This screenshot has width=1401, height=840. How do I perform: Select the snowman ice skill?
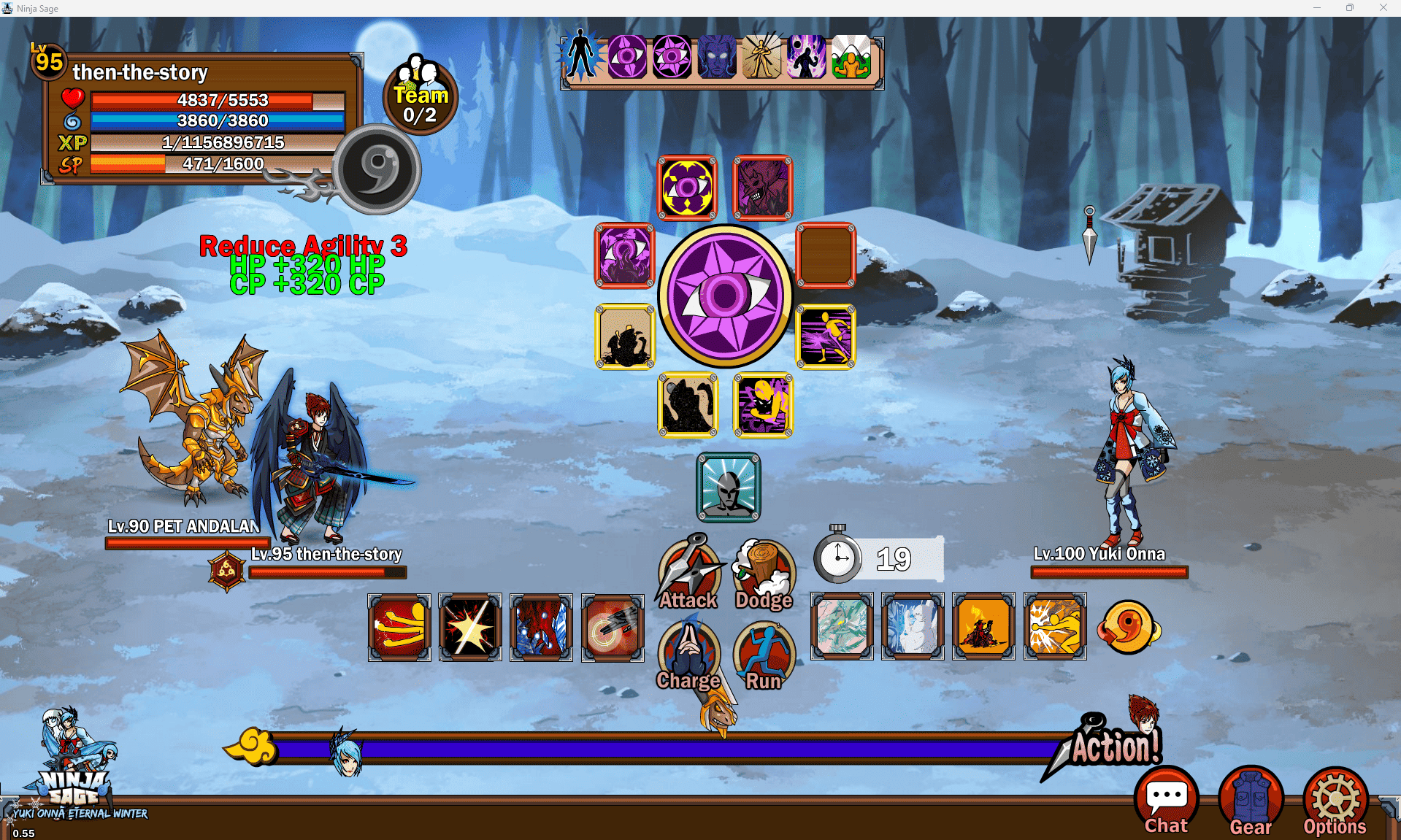coord(913,627)
